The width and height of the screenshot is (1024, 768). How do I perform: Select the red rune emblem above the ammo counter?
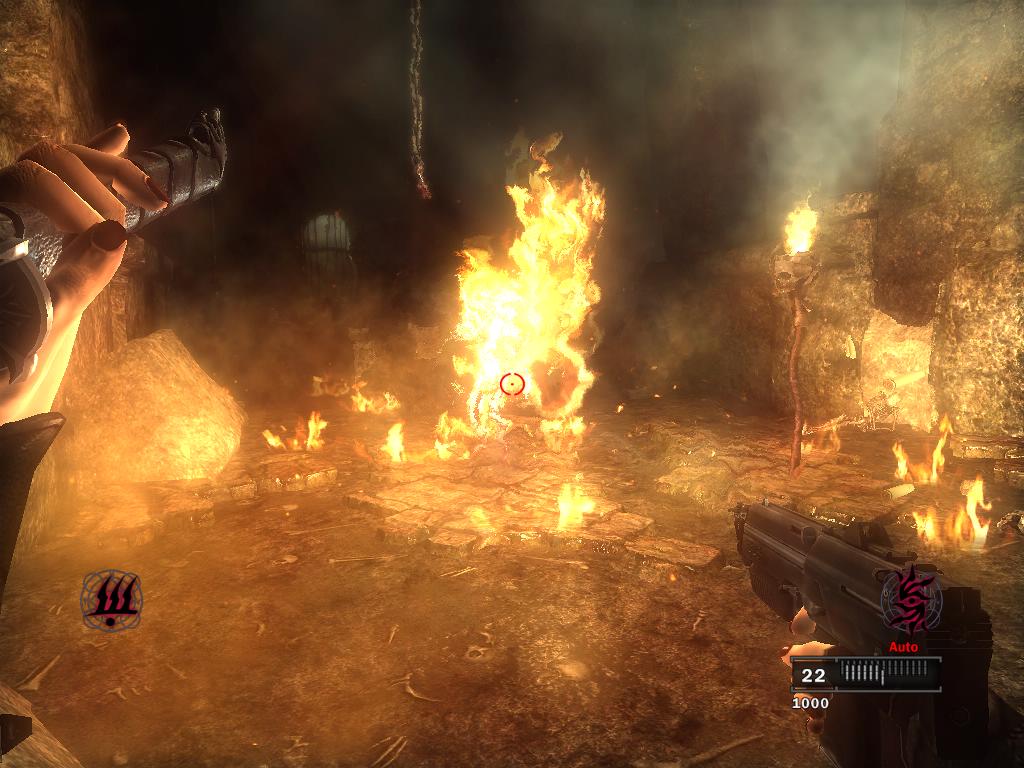910,600
